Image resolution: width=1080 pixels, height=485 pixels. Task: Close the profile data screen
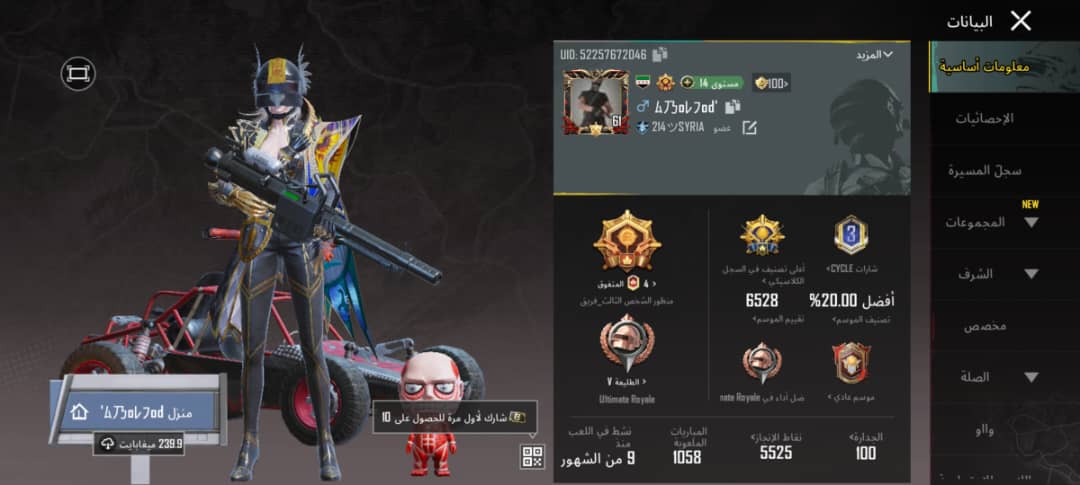coord(1020,21)
